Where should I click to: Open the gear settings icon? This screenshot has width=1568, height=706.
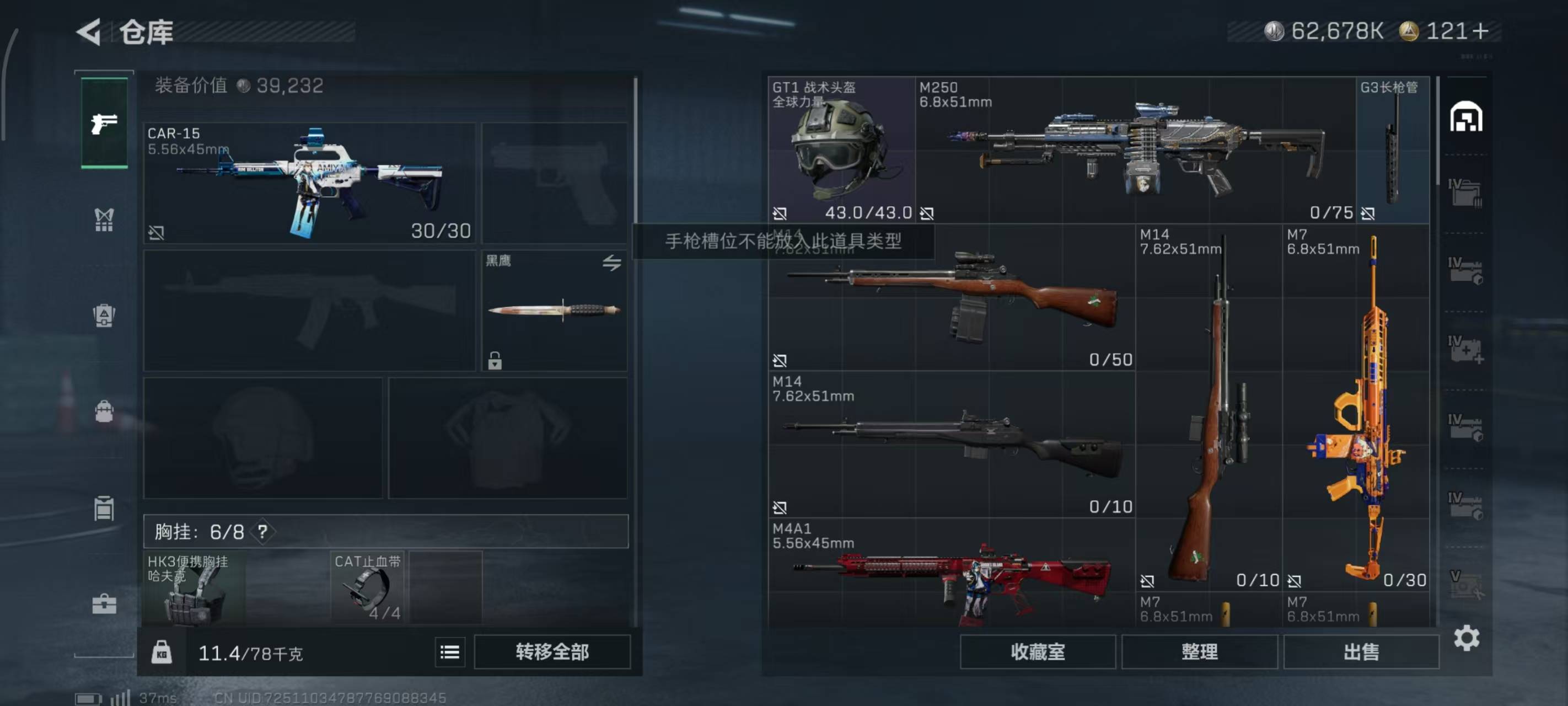click(x=1466, y=638)
